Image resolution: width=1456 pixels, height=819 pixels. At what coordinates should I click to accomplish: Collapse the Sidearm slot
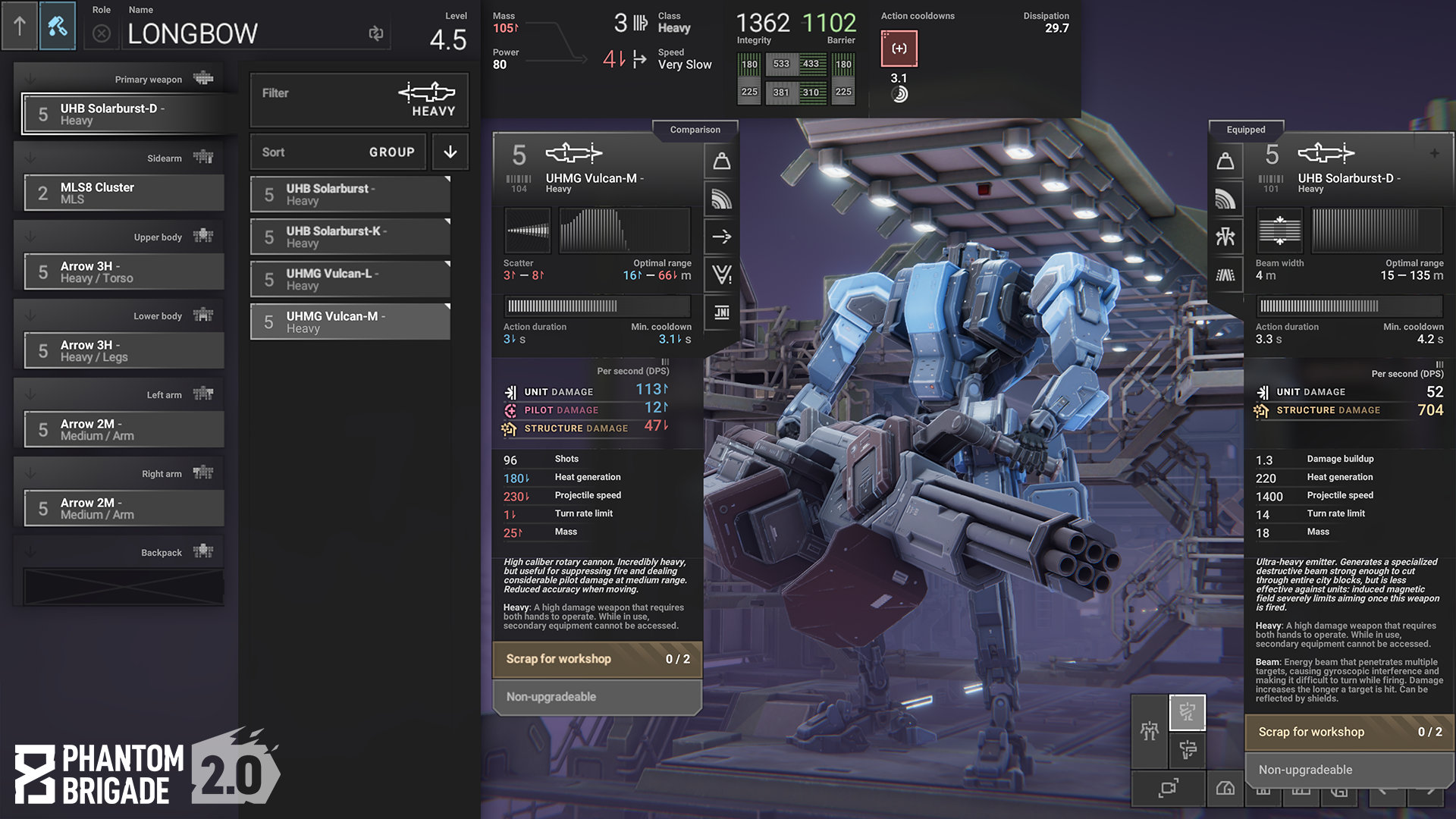[x=29, y=158]
